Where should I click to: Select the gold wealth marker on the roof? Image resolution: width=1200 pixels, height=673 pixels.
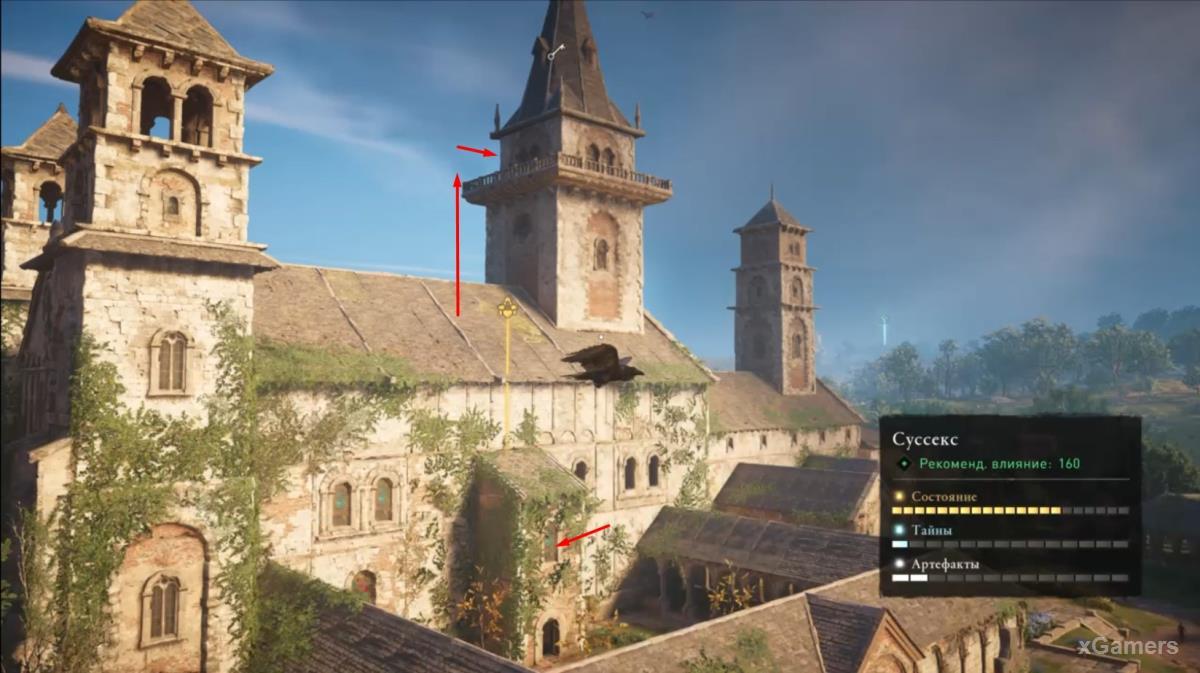pos(507,307)
